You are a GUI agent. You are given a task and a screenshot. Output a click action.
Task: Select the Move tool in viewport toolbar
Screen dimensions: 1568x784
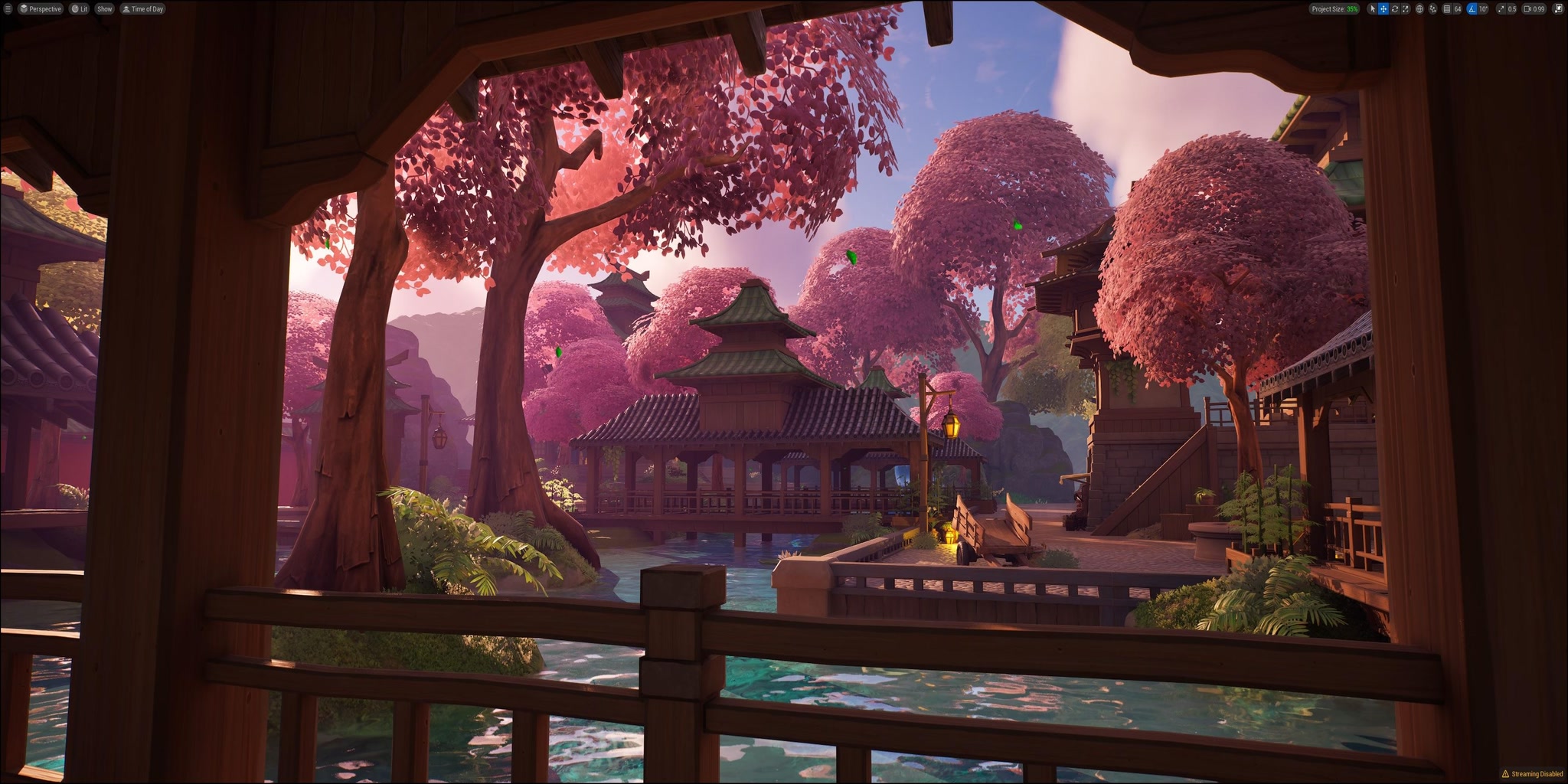pos(1383,8)
